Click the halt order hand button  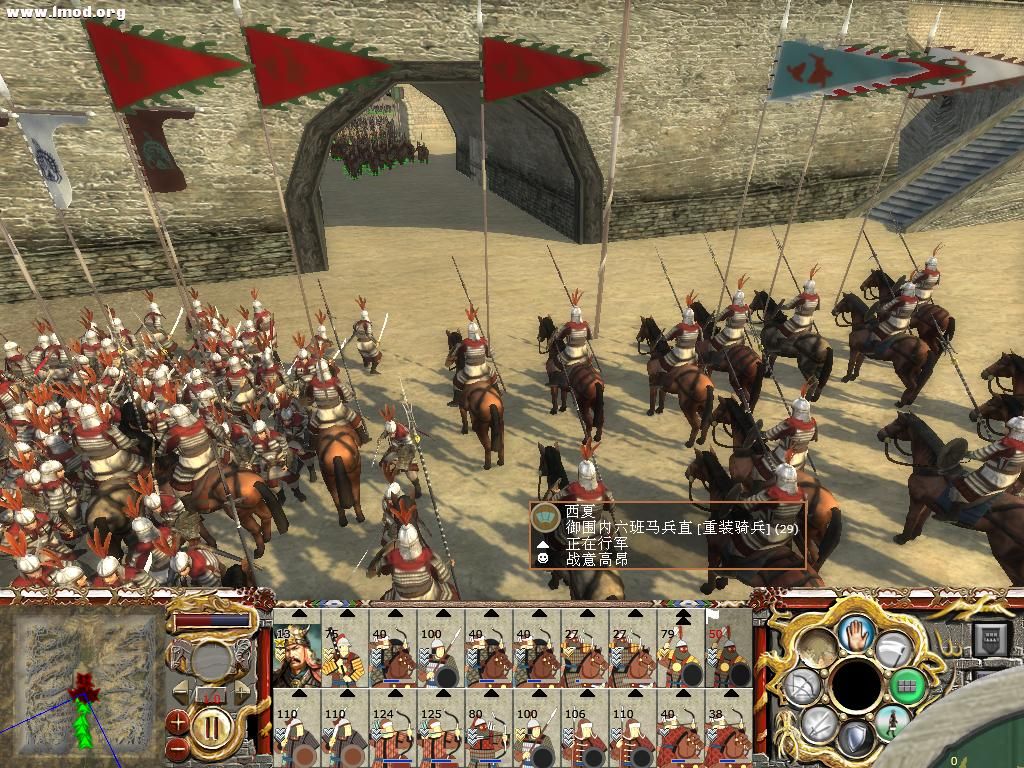tap(857, 632)
